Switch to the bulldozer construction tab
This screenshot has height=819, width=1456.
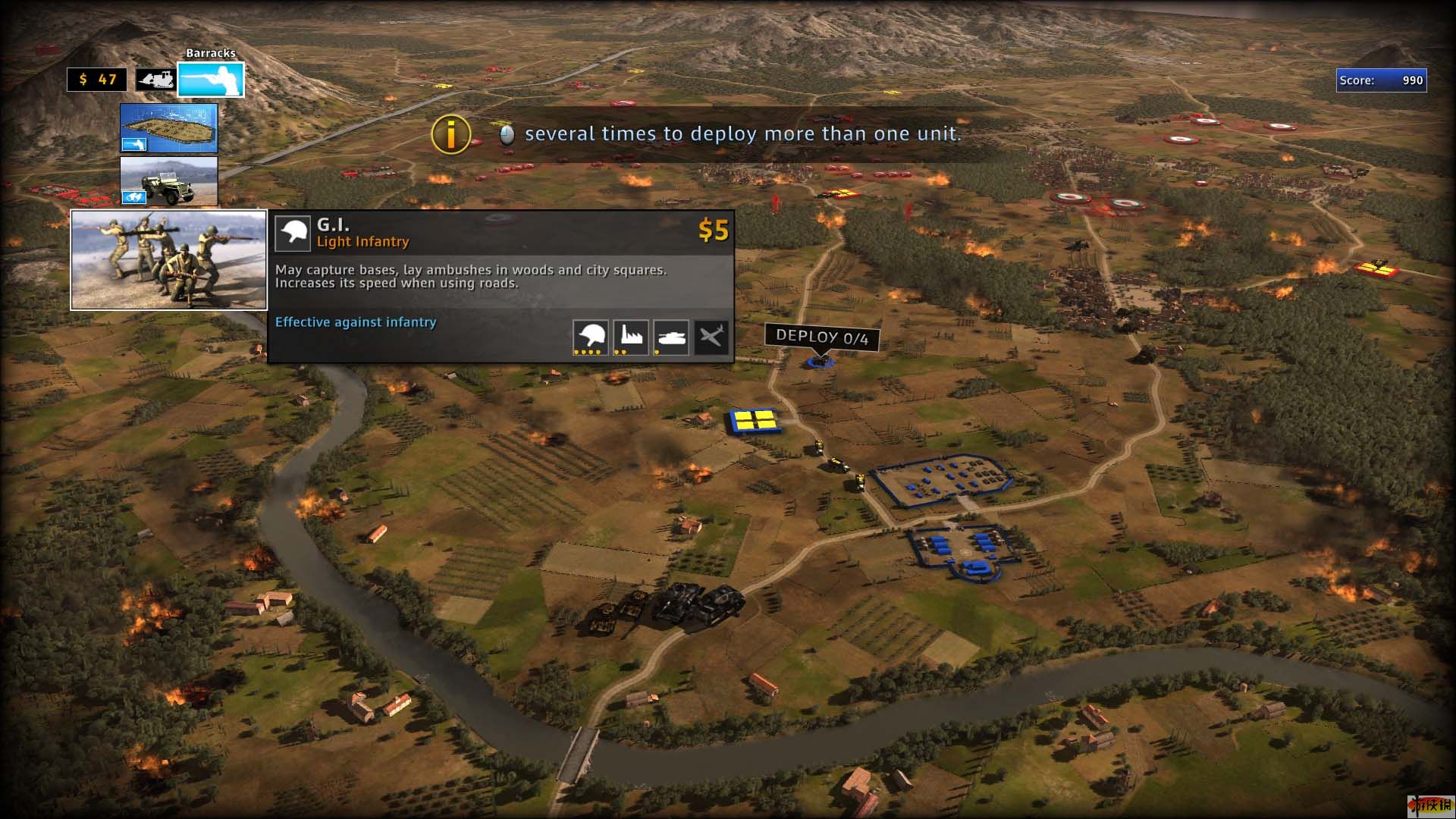pyautogui.click(x=155, y=80)
